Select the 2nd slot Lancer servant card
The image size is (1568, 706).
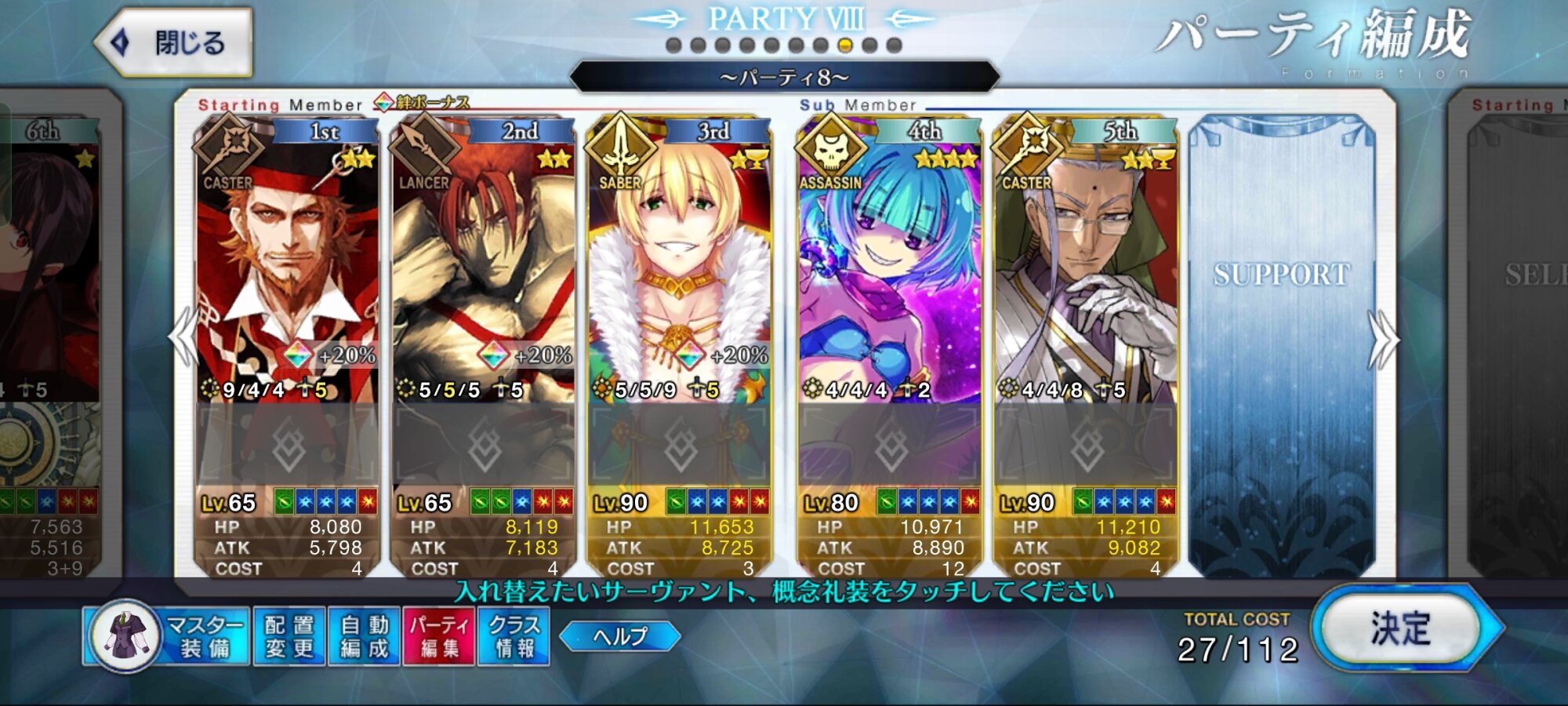483,267
